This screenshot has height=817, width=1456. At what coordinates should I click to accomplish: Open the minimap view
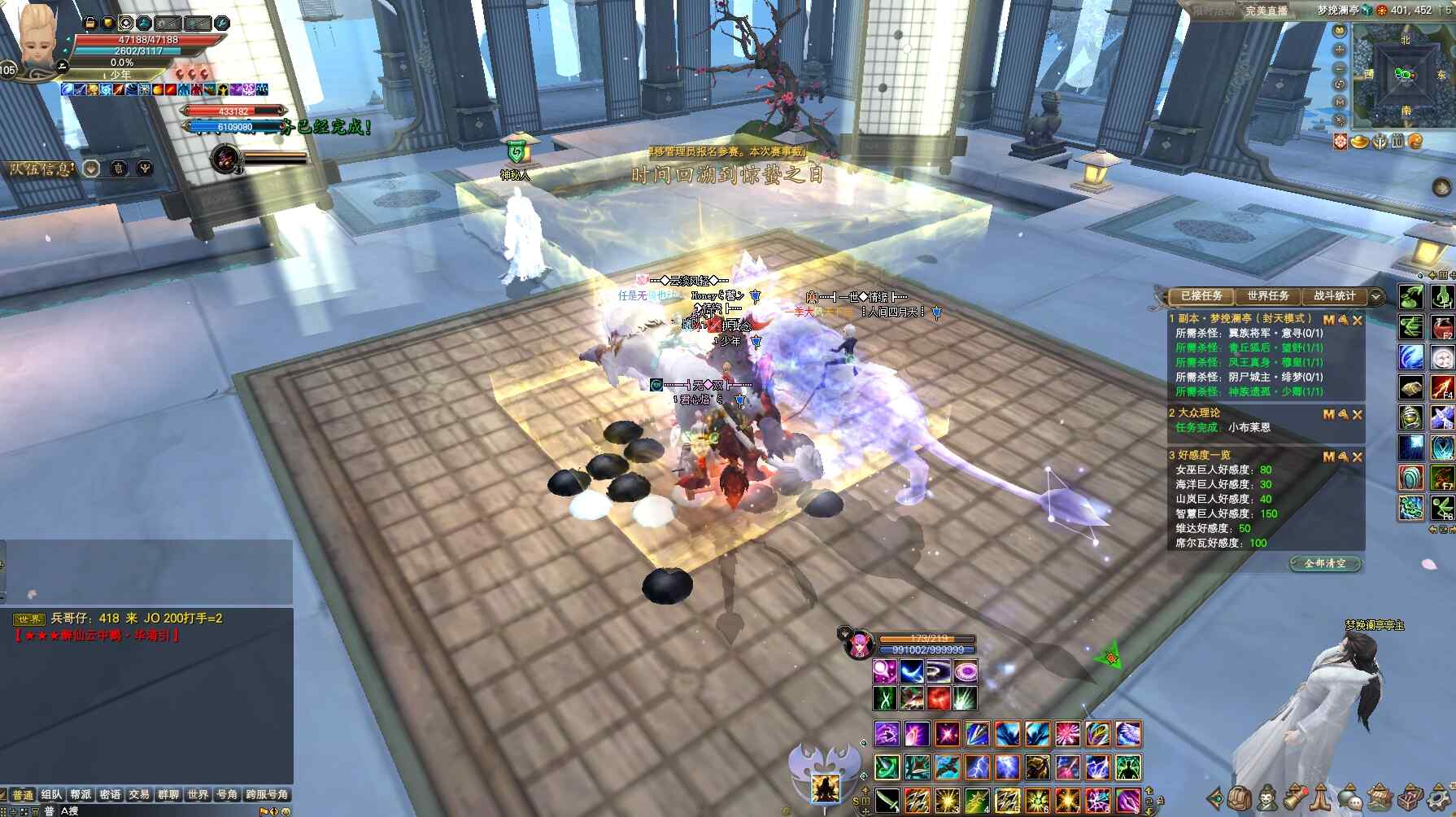tap(1405, 75)
